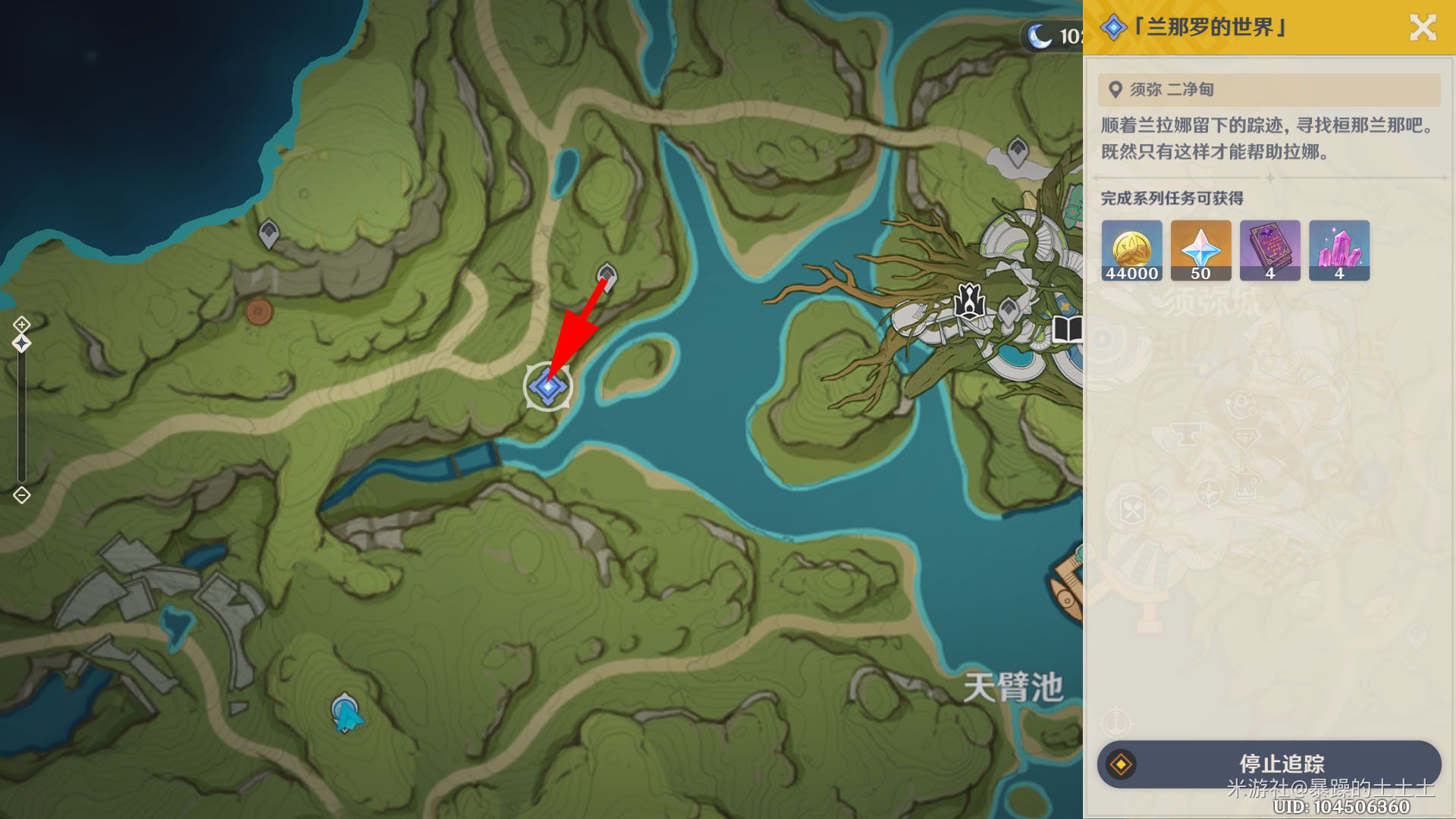Close the quest detail panel

pyautogui.click(x=1422, y=28)
